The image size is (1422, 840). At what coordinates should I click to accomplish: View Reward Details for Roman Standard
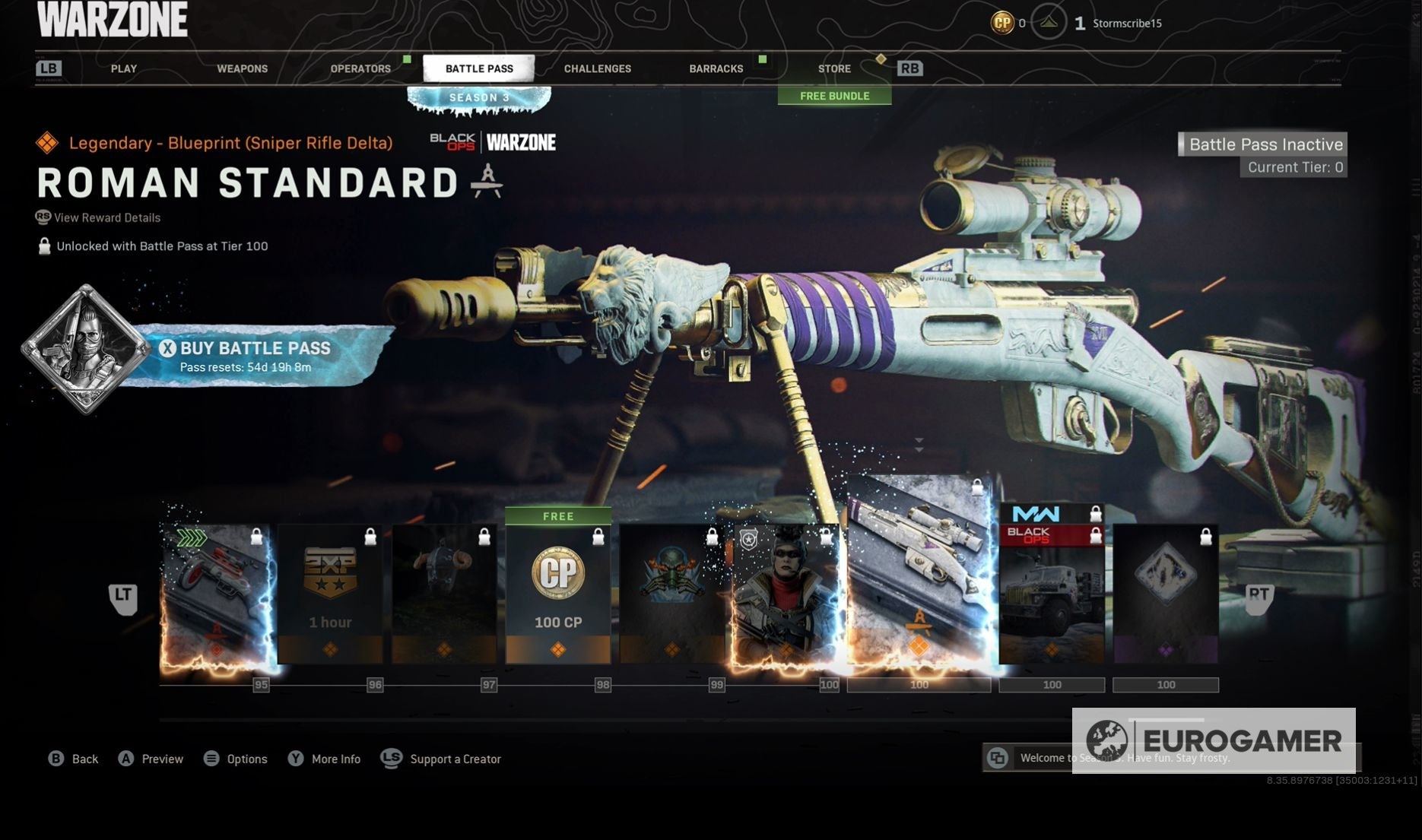click(106, 217)
